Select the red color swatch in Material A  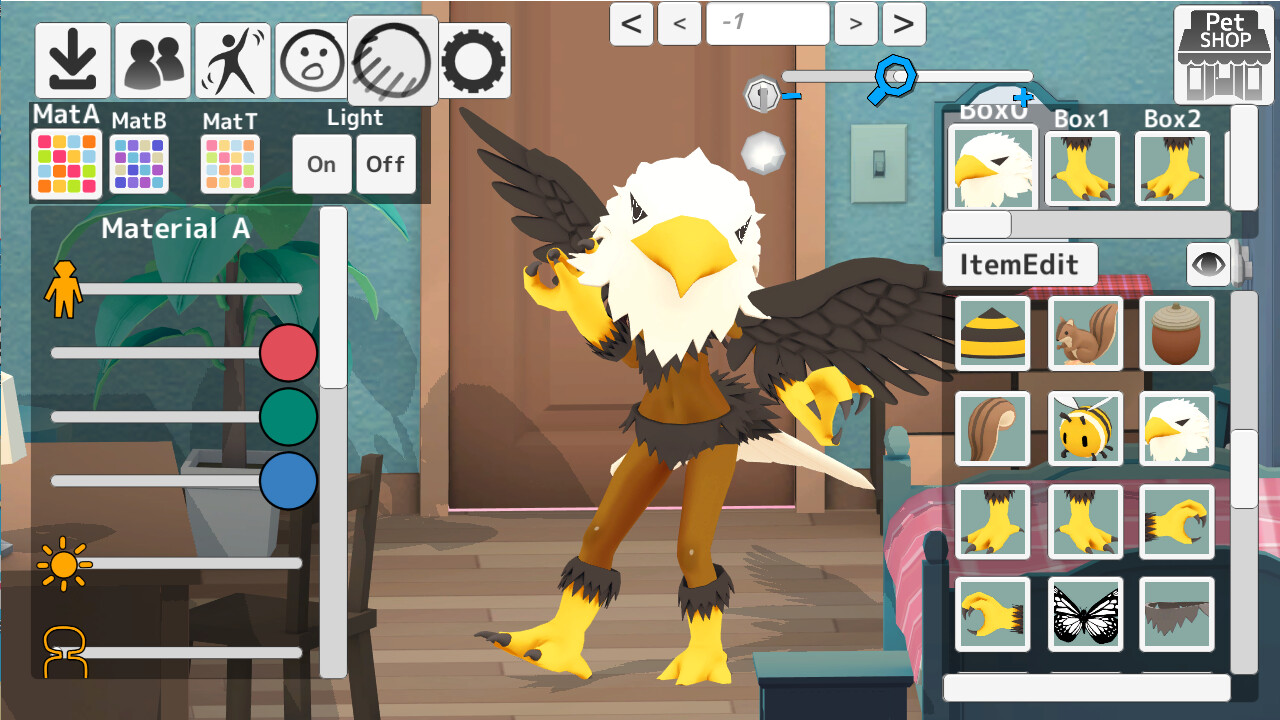pyautogui.click(x=288, y=353)
